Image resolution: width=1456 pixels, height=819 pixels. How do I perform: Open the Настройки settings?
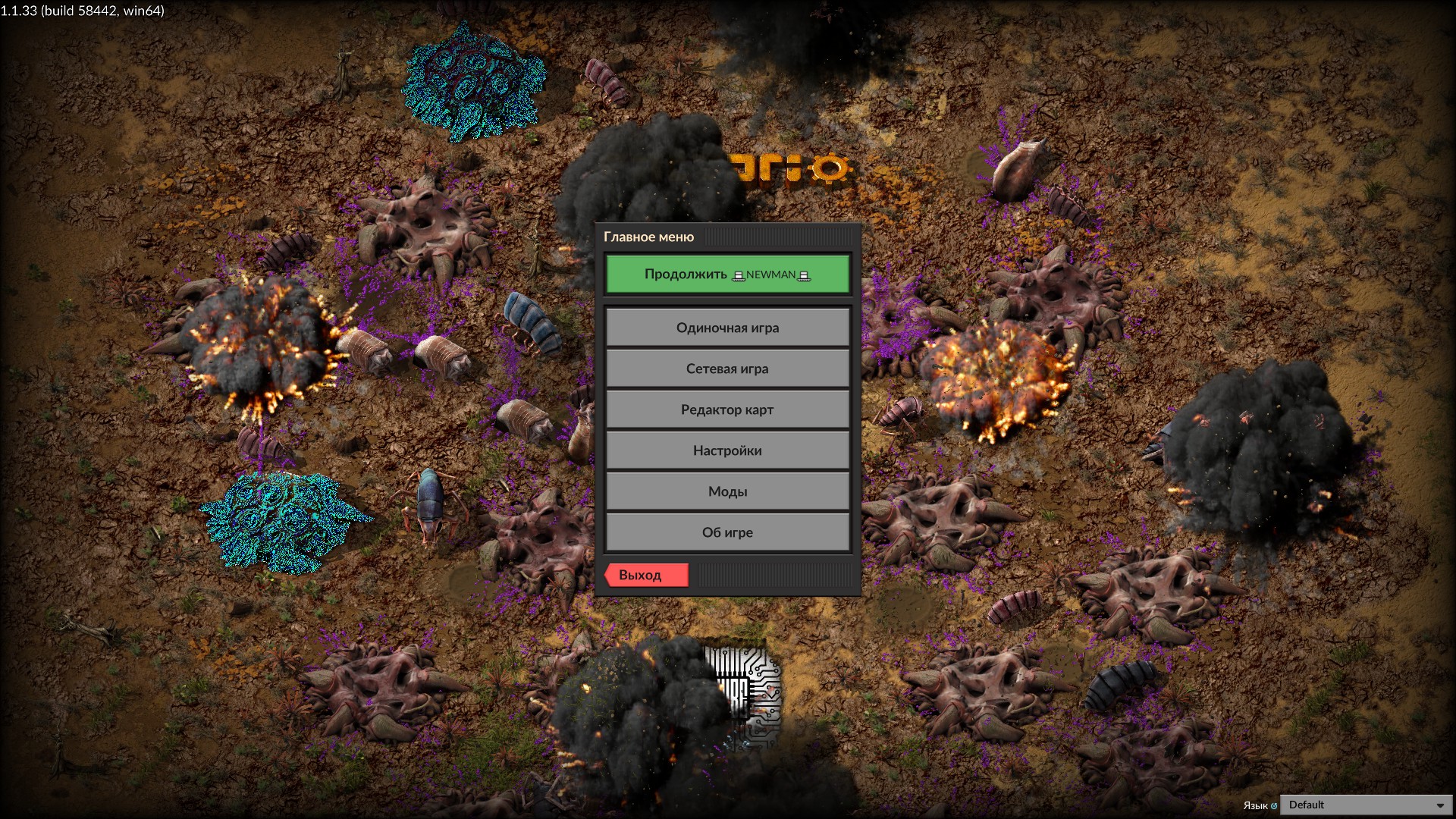click(x=727, y=450)
